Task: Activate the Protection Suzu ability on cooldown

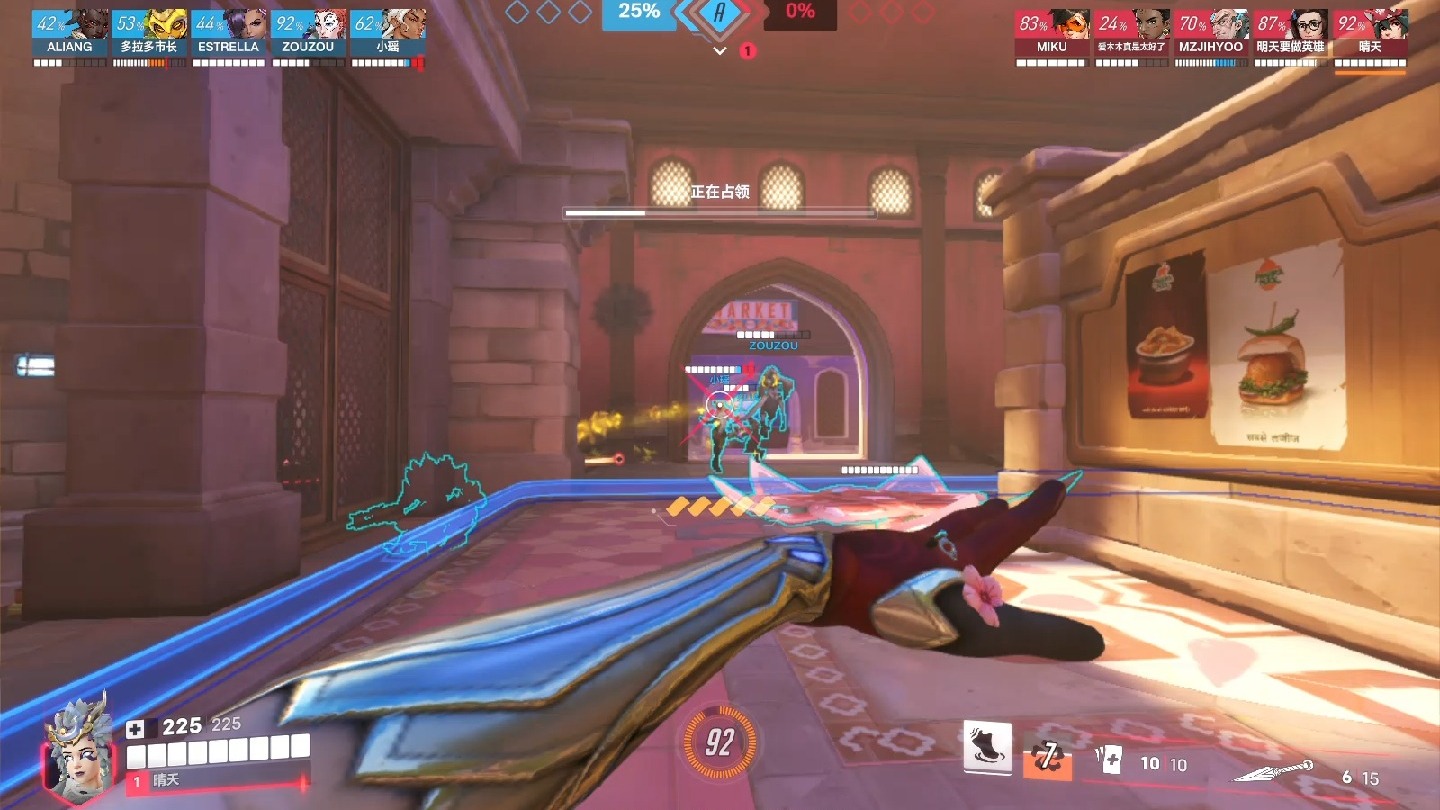Action: 1047,756
